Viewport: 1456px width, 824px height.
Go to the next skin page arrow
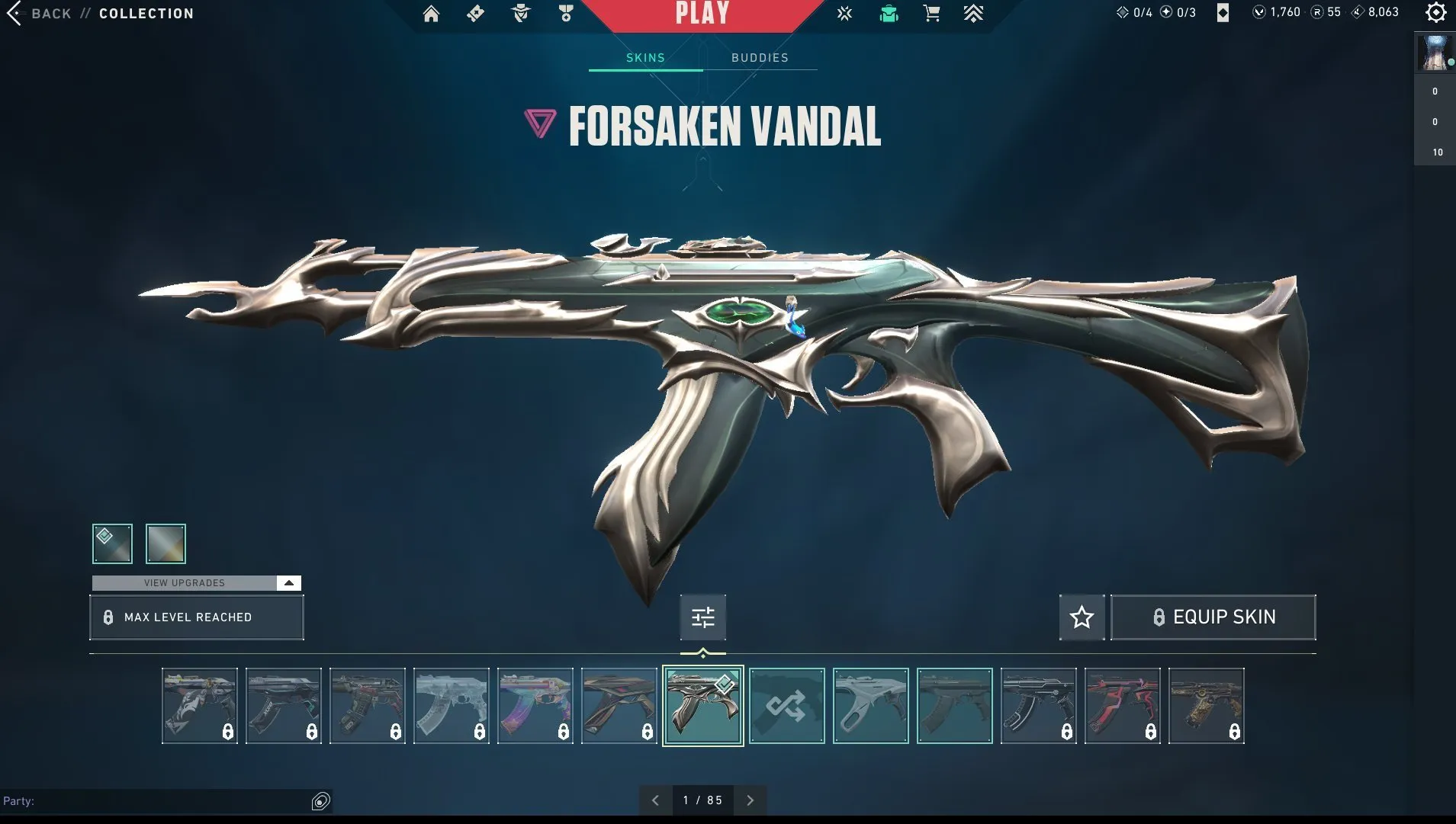coord(749,800)
